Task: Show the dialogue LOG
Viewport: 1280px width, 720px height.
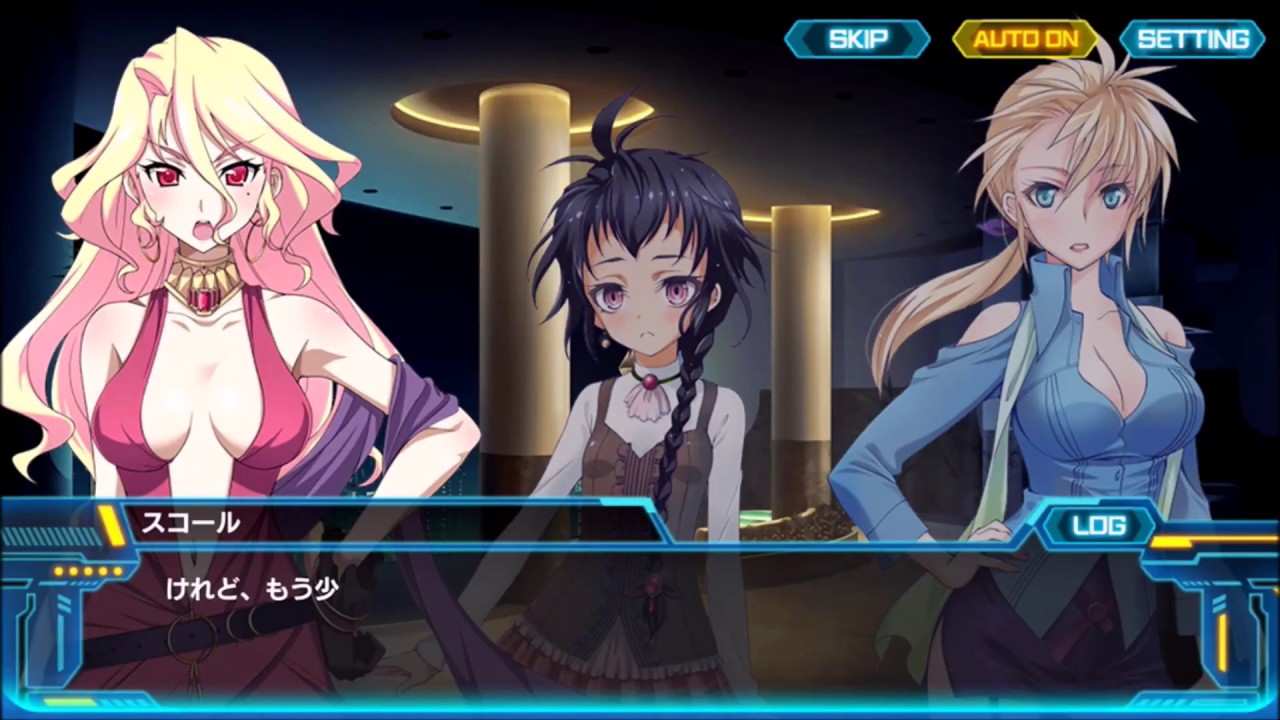Action: (1098, 526)
